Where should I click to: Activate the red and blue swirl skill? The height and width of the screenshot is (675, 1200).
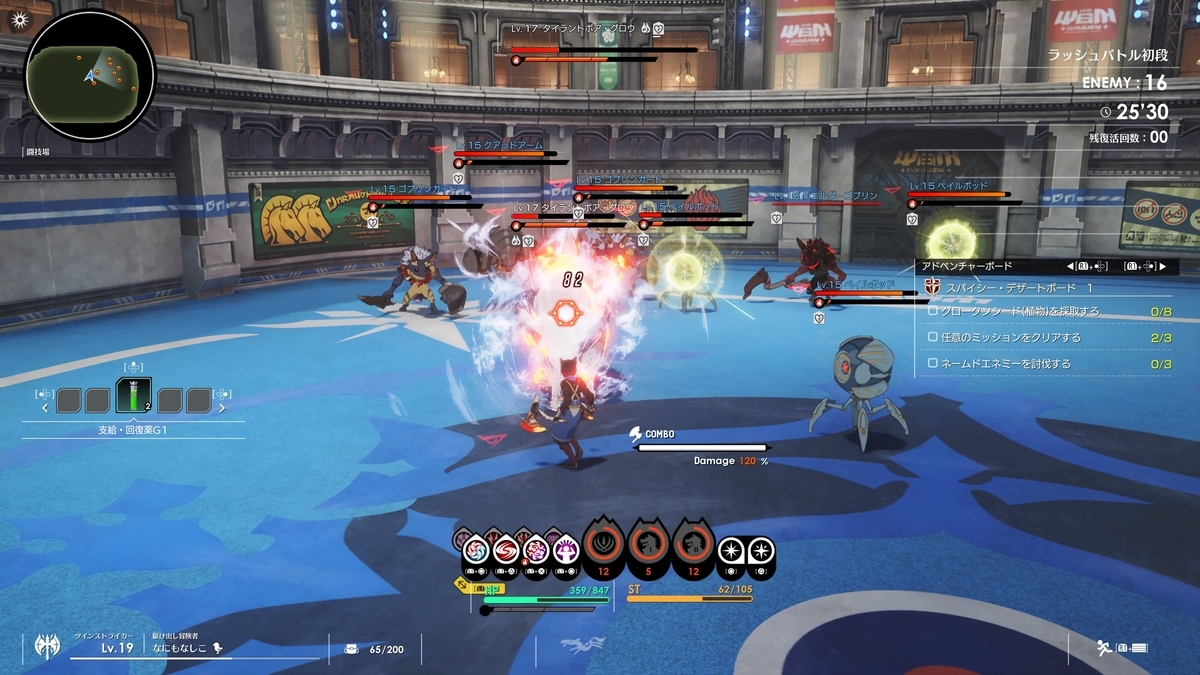474,550
